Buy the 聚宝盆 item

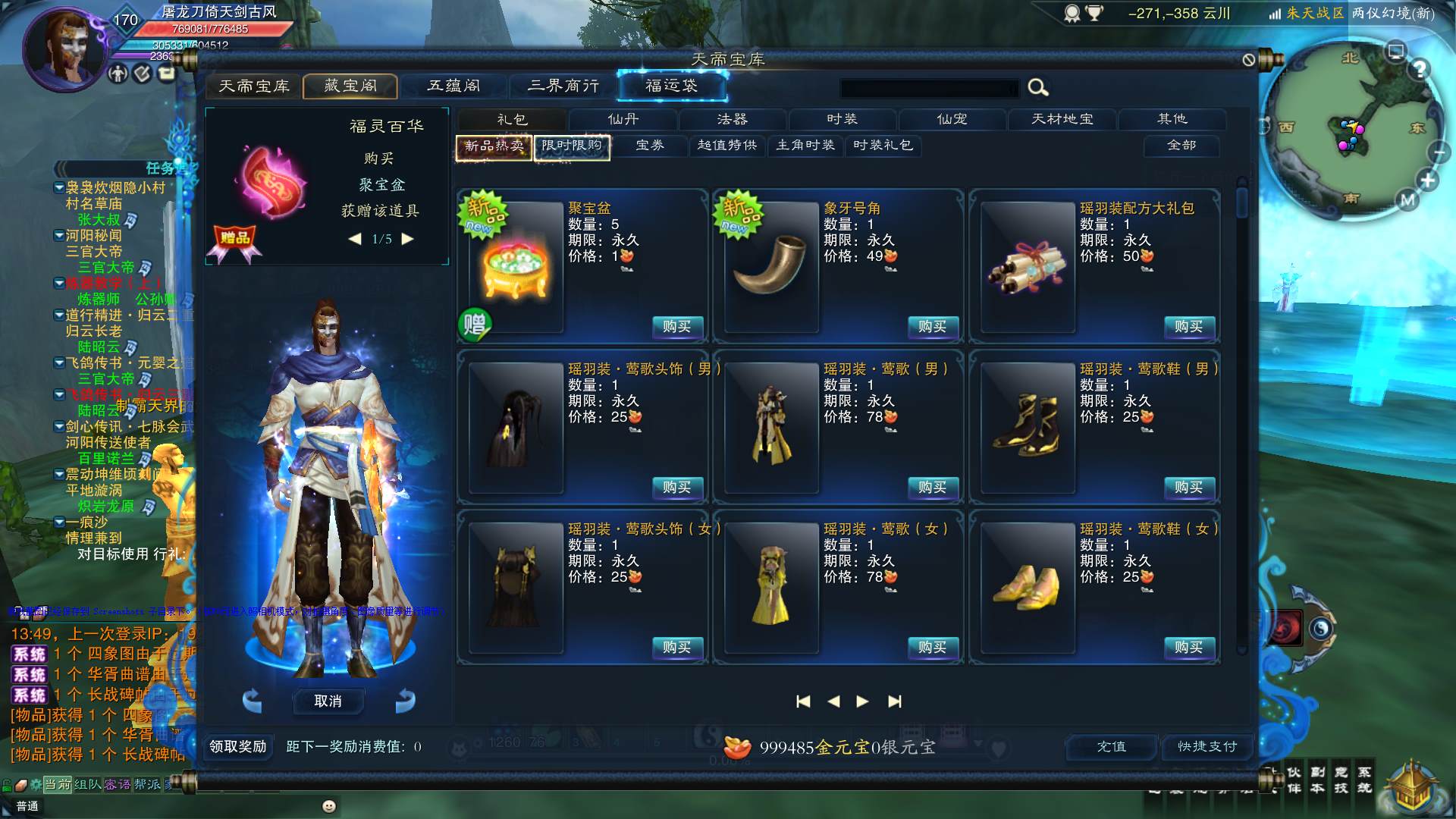676,327
